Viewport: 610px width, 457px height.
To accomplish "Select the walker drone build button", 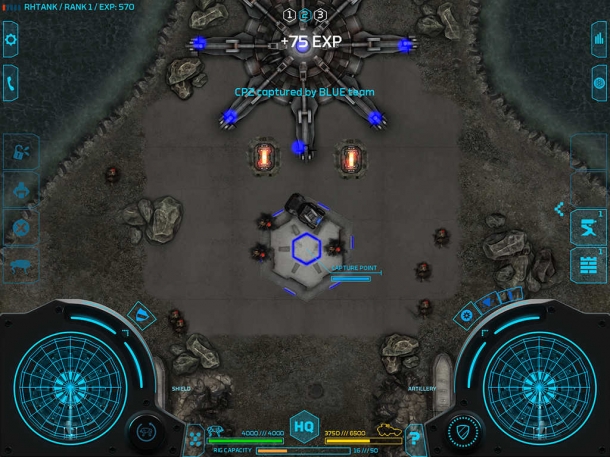I will tap(20, 265).
